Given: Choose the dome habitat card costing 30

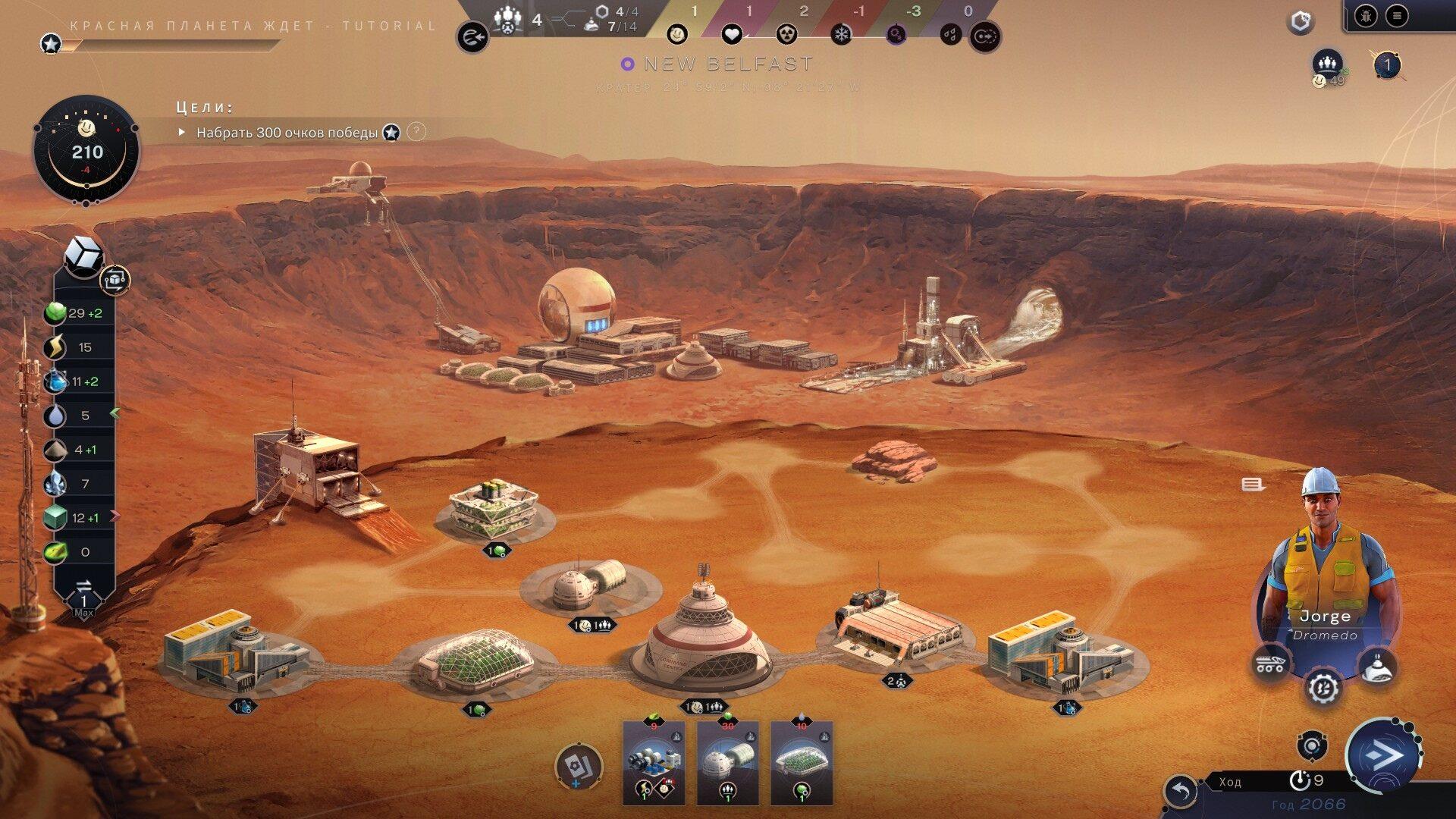Looking at the screenshot, I should tap(727, 762).
